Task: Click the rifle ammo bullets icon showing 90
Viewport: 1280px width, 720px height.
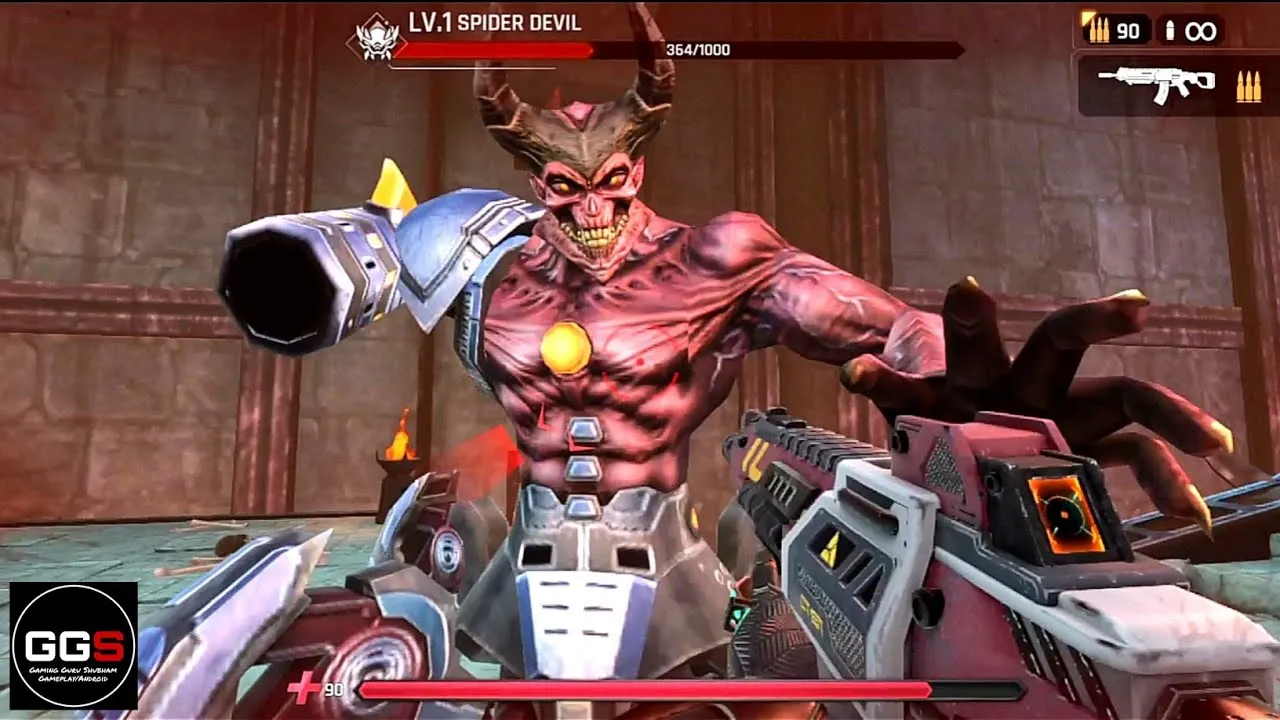Action: (x=1098, y=31)
